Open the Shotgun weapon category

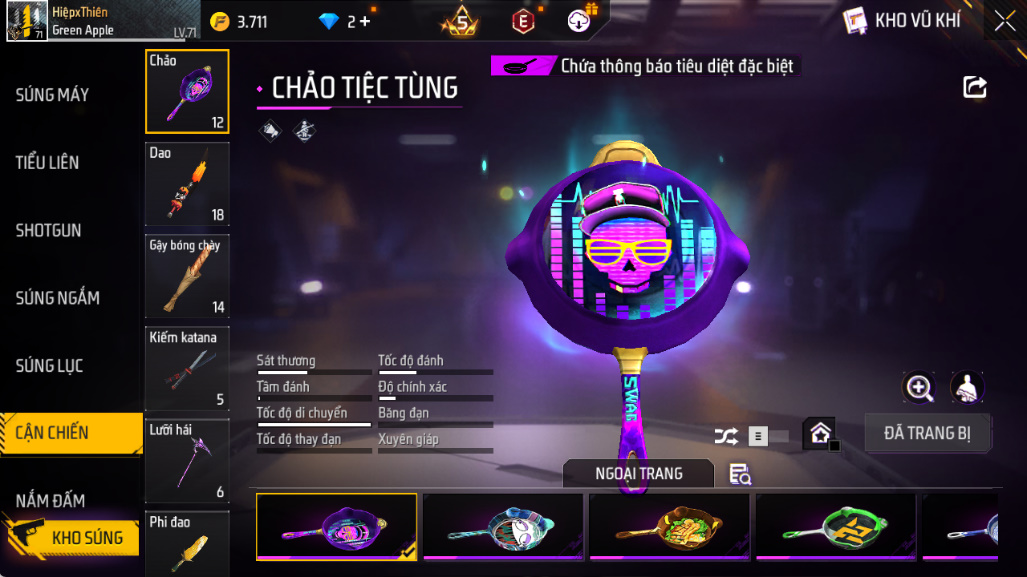coord(48,230)
